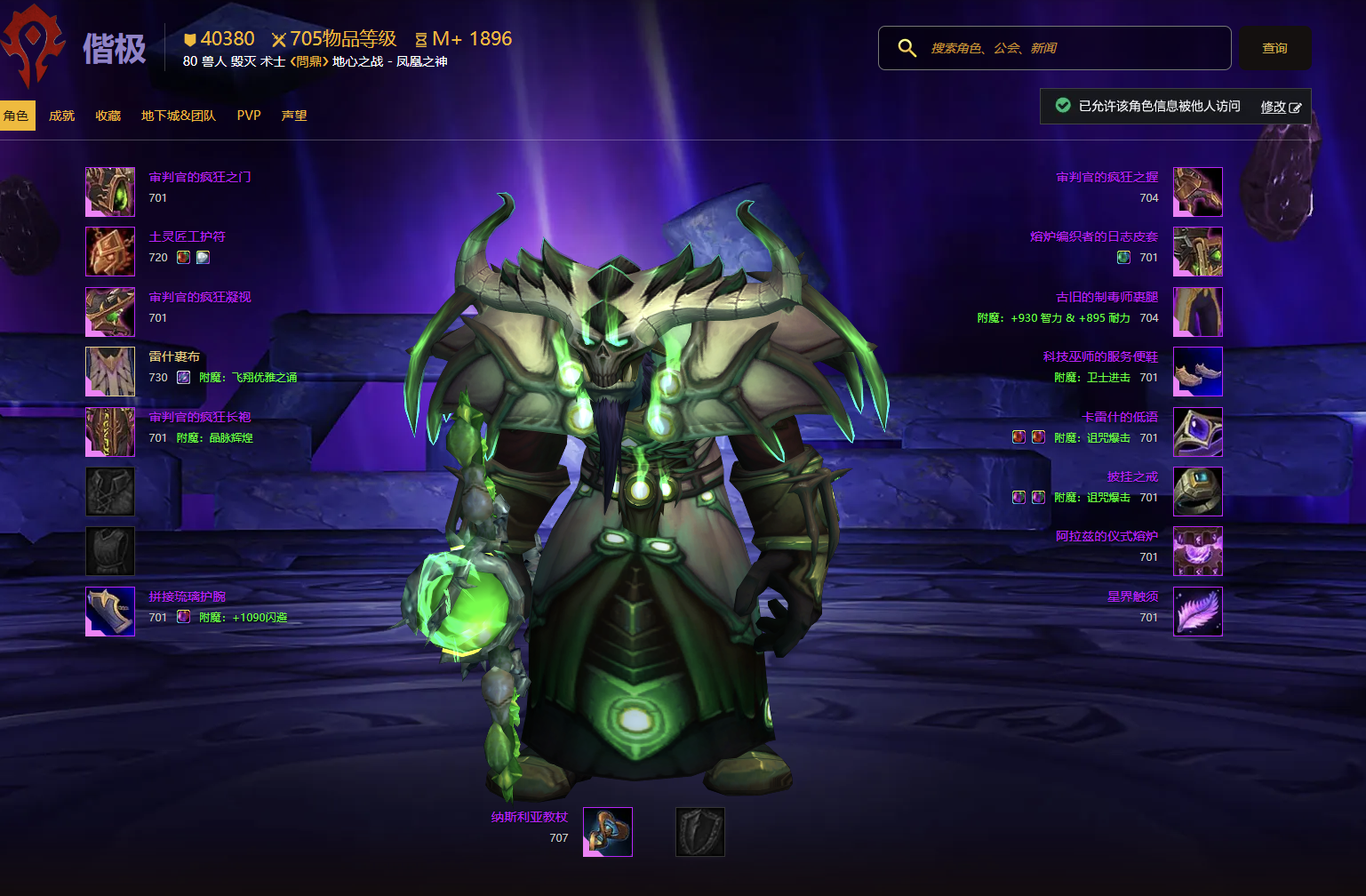Select the 星界触须 feather trinket icon

[1198, 612]
